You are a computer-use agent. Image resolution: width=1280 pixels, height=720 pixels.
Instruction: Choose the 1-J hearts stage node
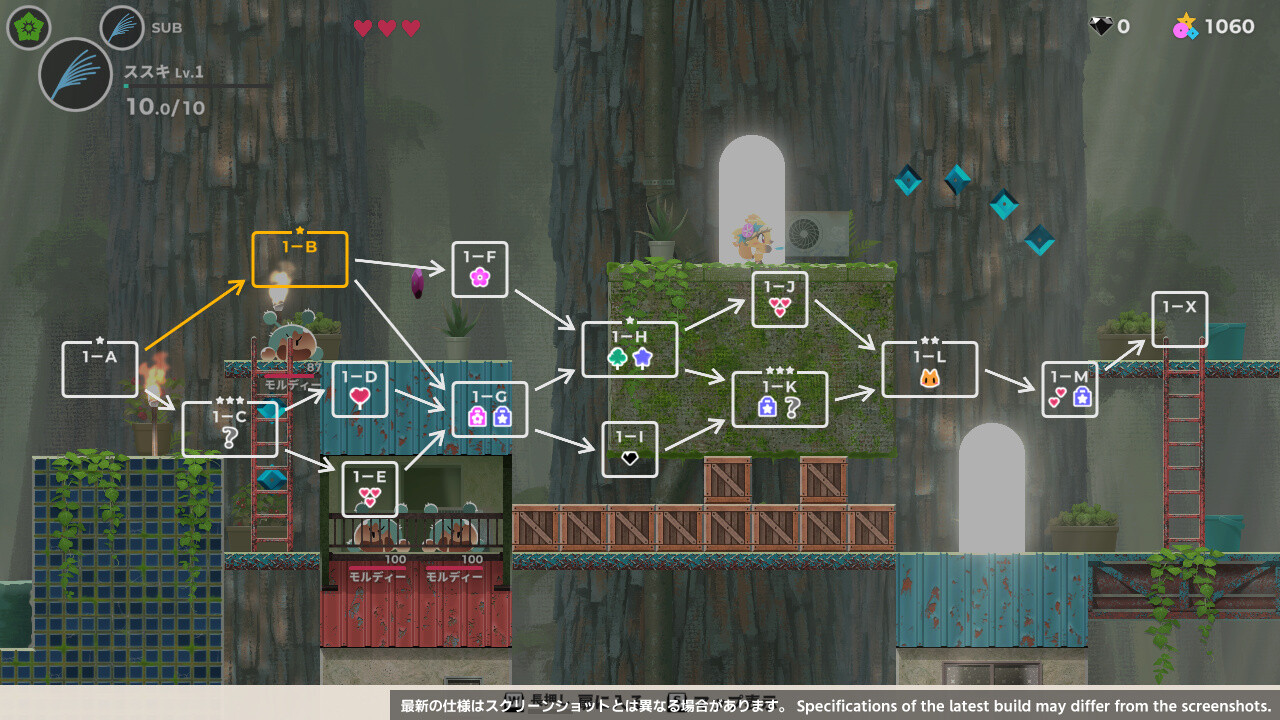pos(779,299)
